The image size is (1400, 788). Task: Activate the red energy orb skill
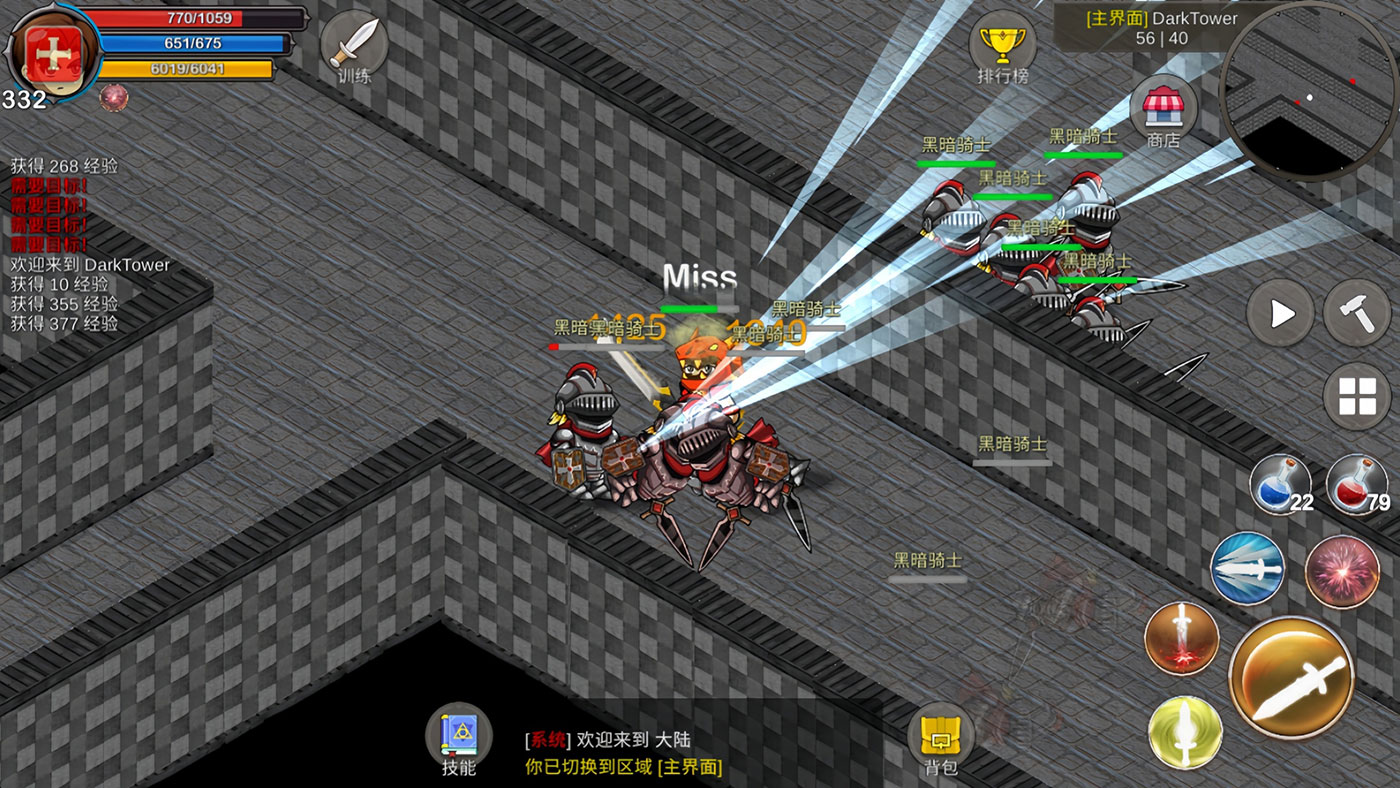tap(1342, 572)
